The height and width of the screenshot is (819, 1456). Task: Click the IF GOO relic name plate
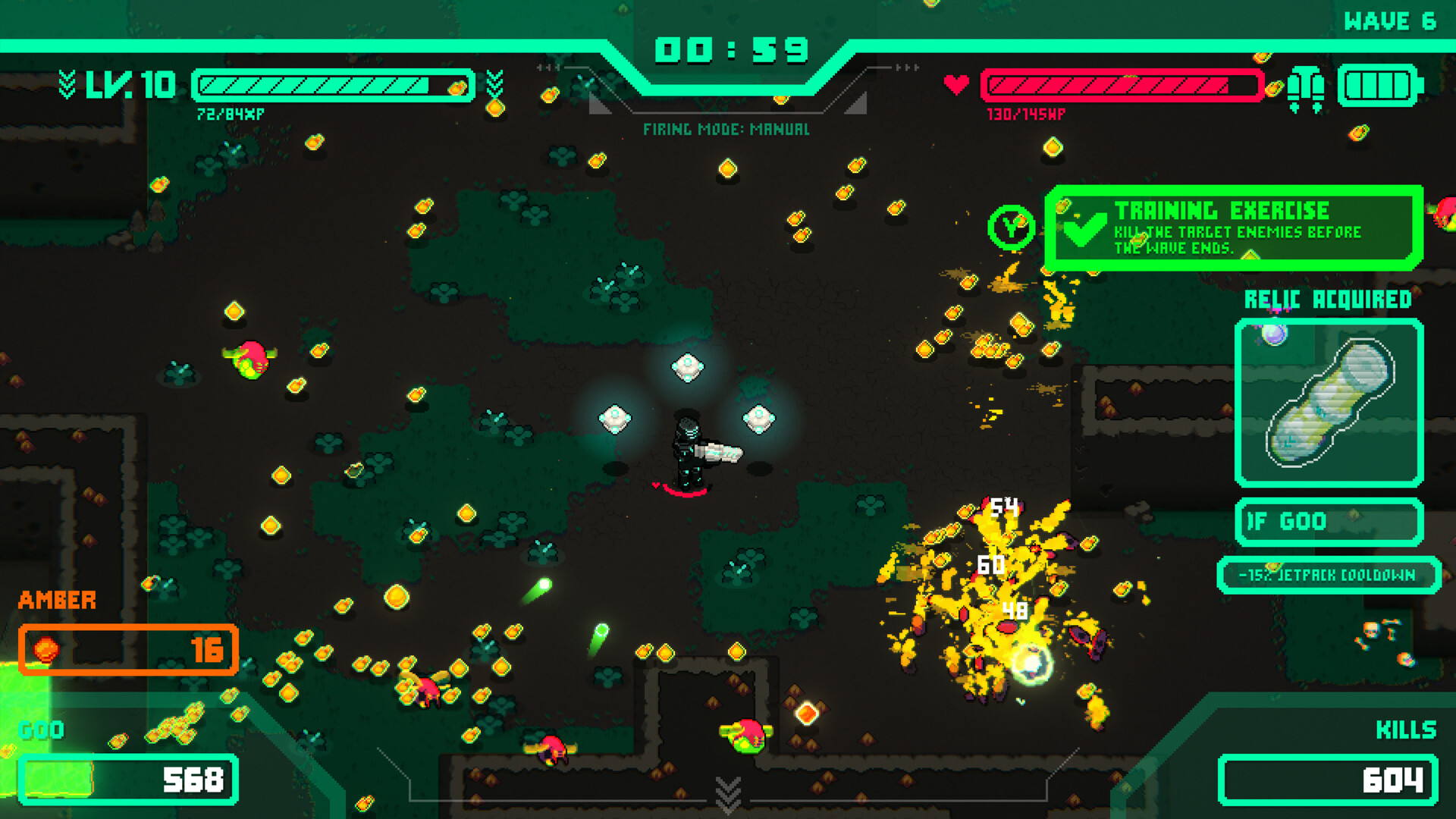1329,521
